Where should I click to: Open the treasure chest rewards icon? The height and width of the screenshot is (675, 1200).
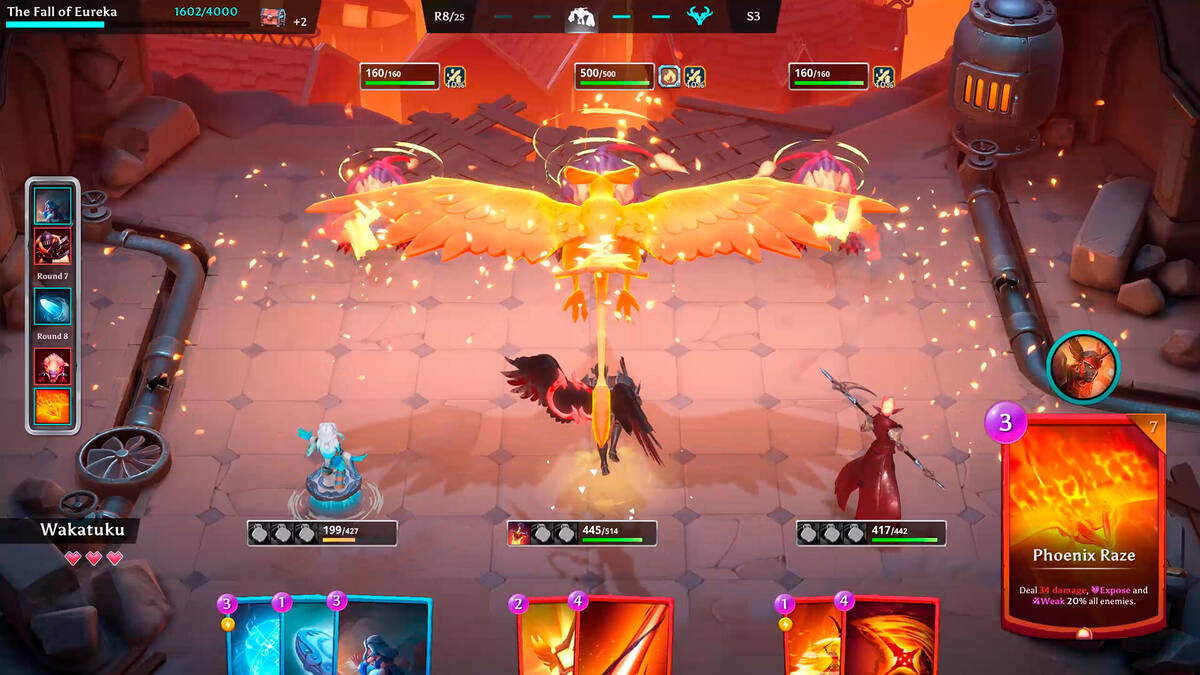pos(272,18)
